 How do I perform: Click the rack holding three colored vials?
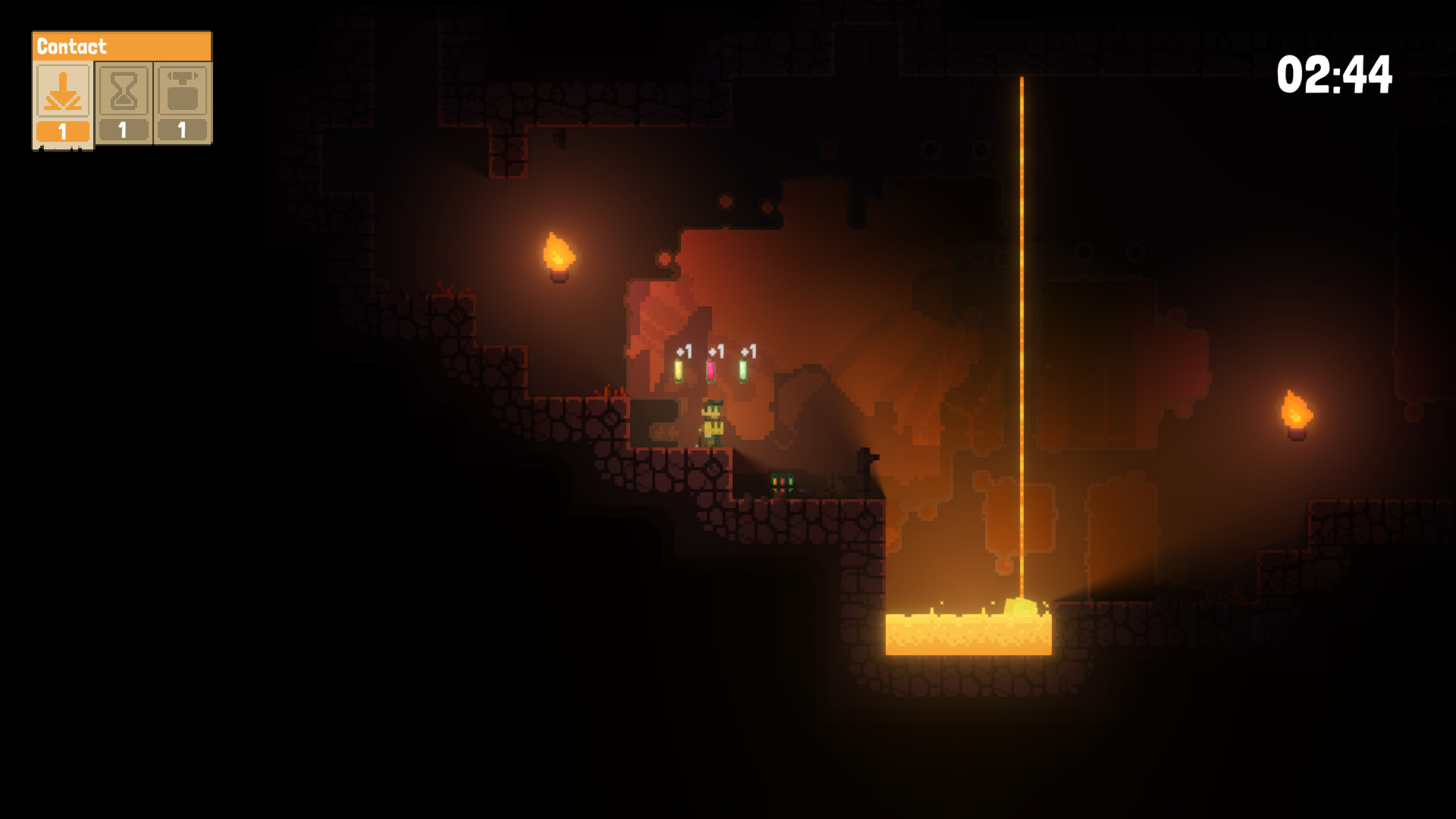pos(783,482)
